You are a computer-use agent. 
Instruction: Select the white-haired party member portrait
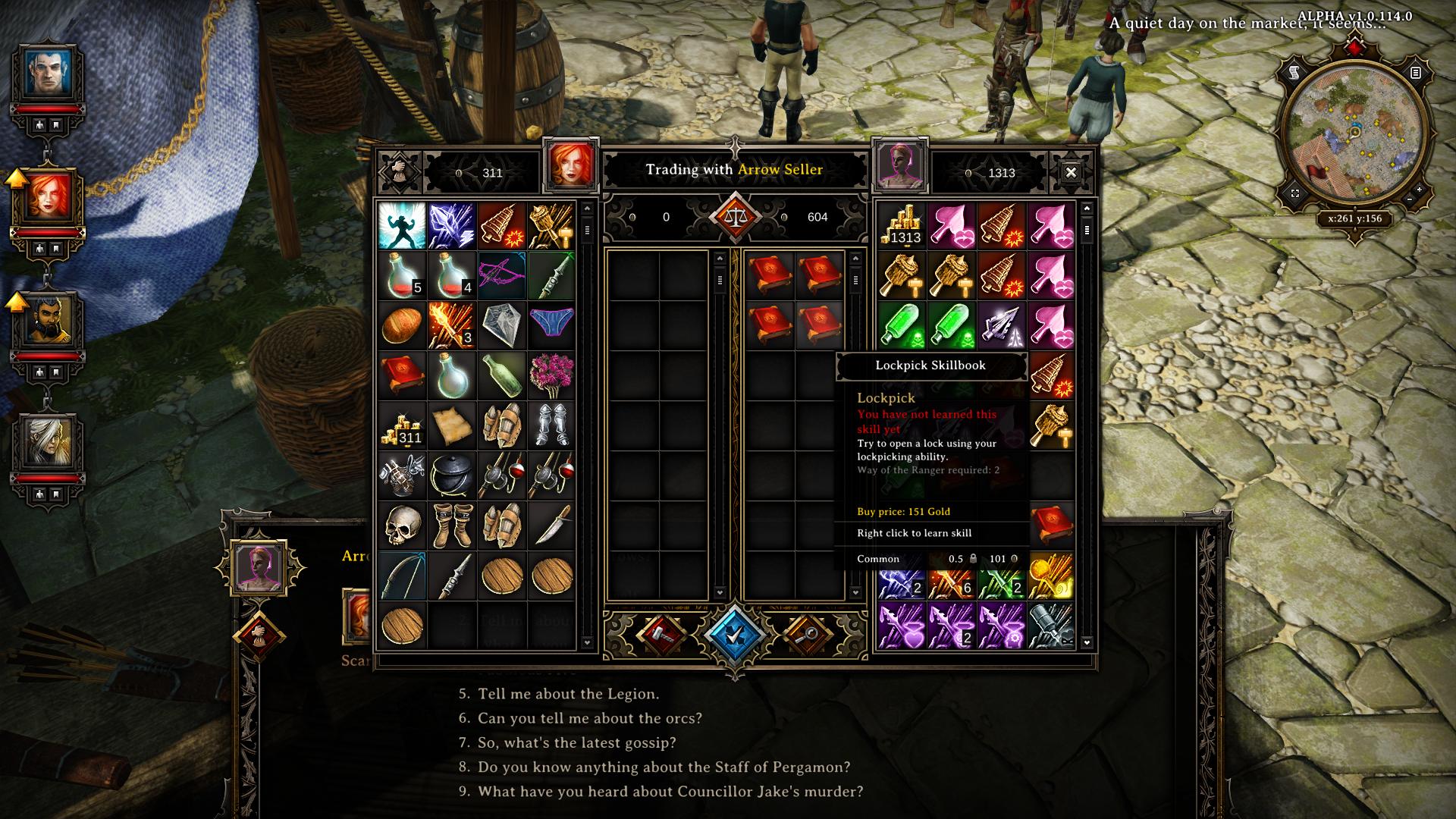(x=48, y=442)
